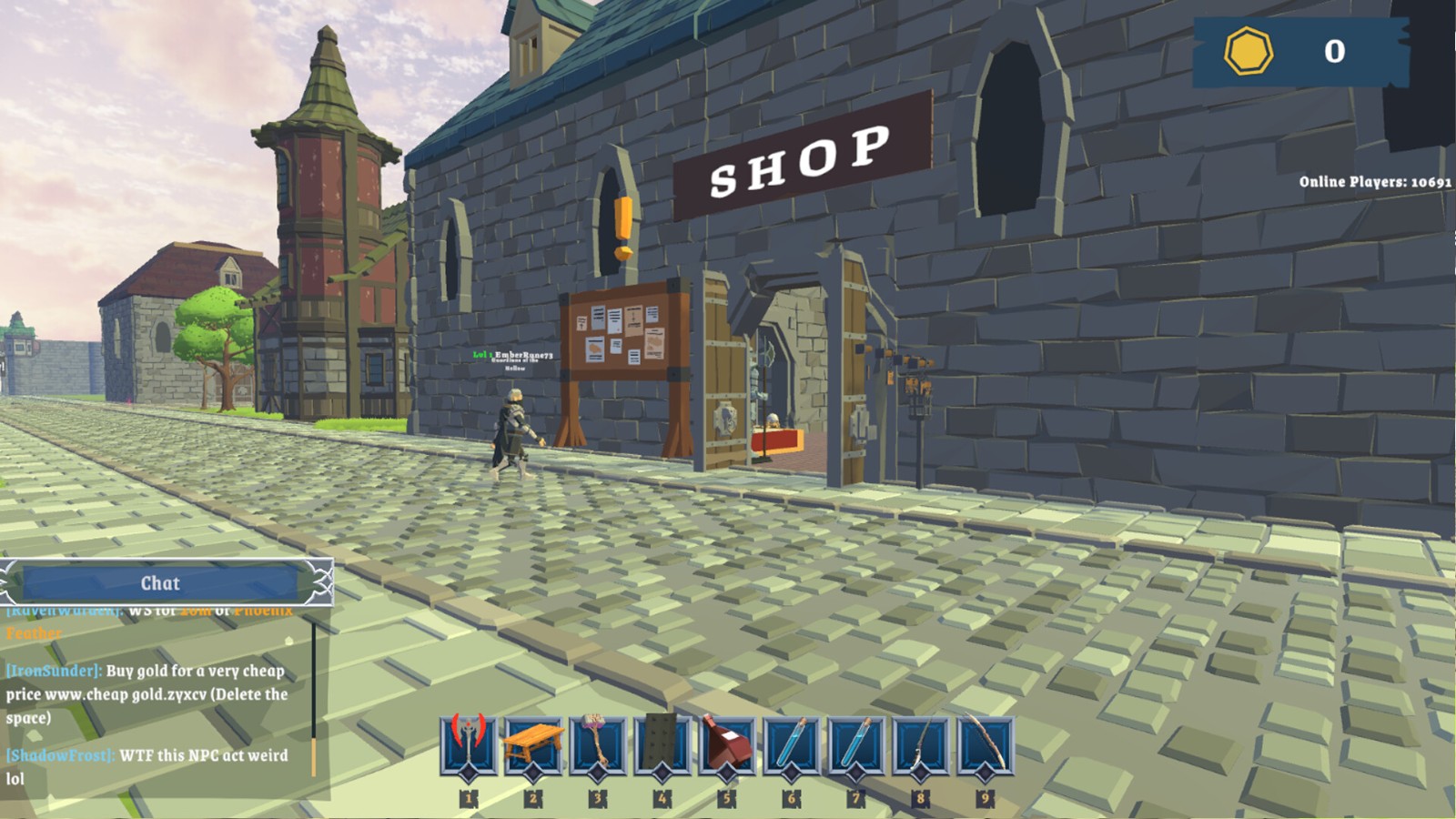Use the red potion bottle
Screen dimensions: 1456x819
point(726,744)
